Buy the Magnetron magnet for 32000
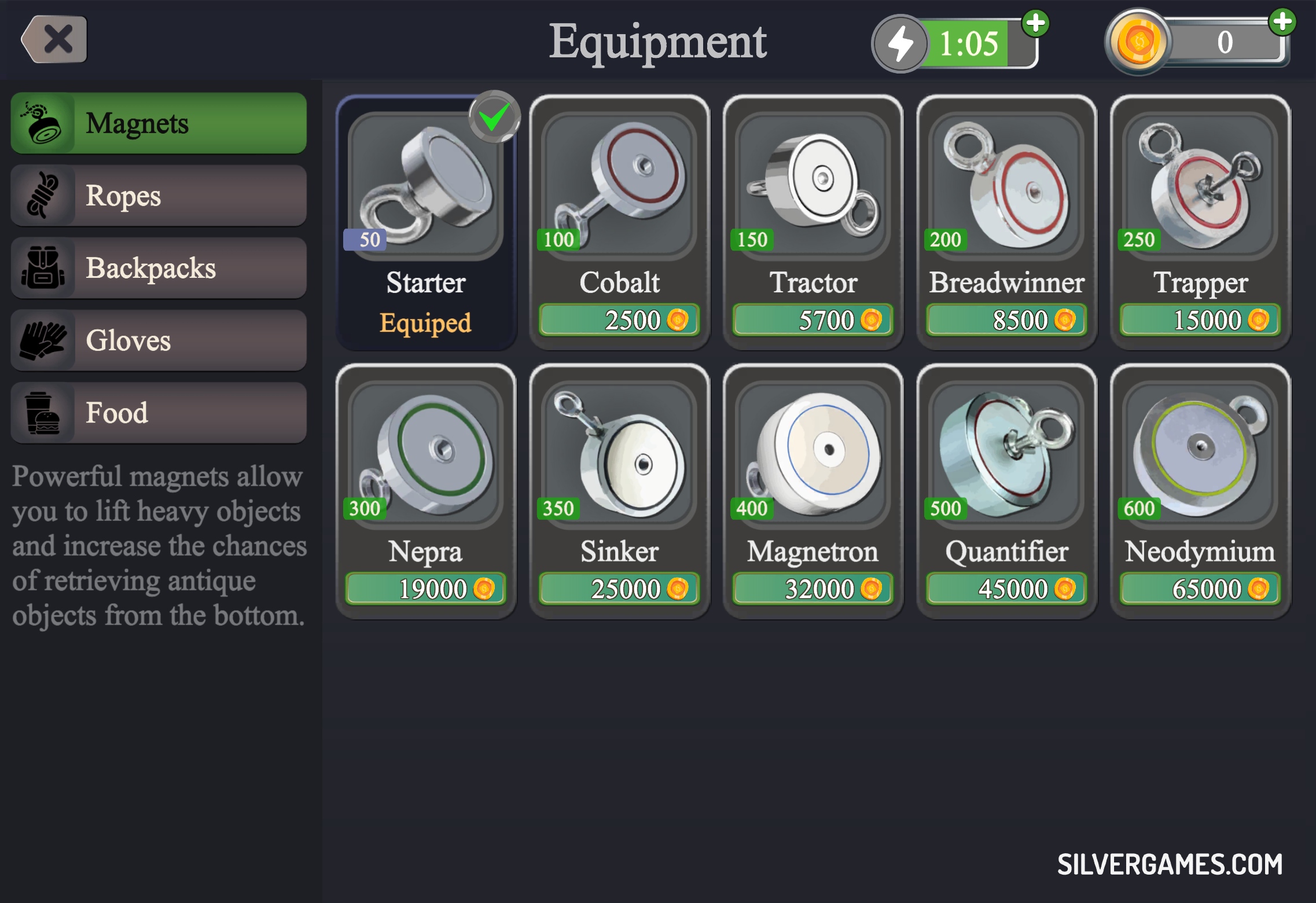This screenshot has width=1316, height=903. coord(813,589)
